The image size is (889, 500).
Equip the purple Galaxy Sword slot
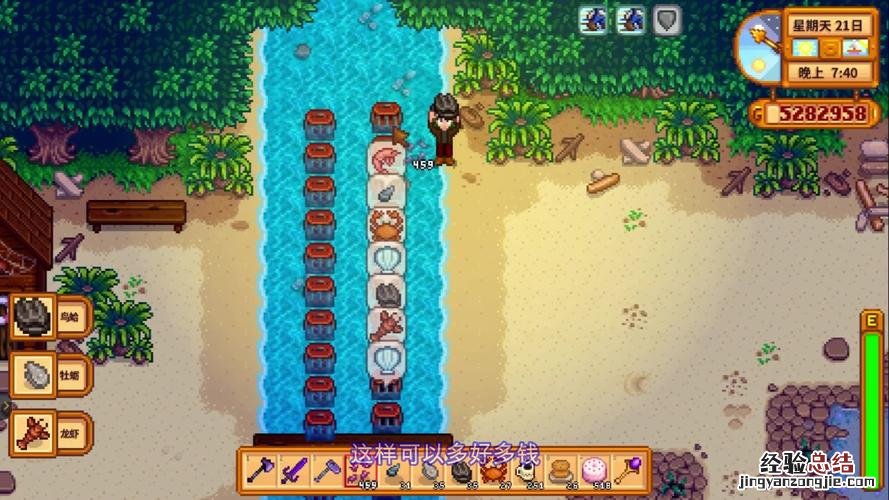pyautogui.click(x=293, y=469)
